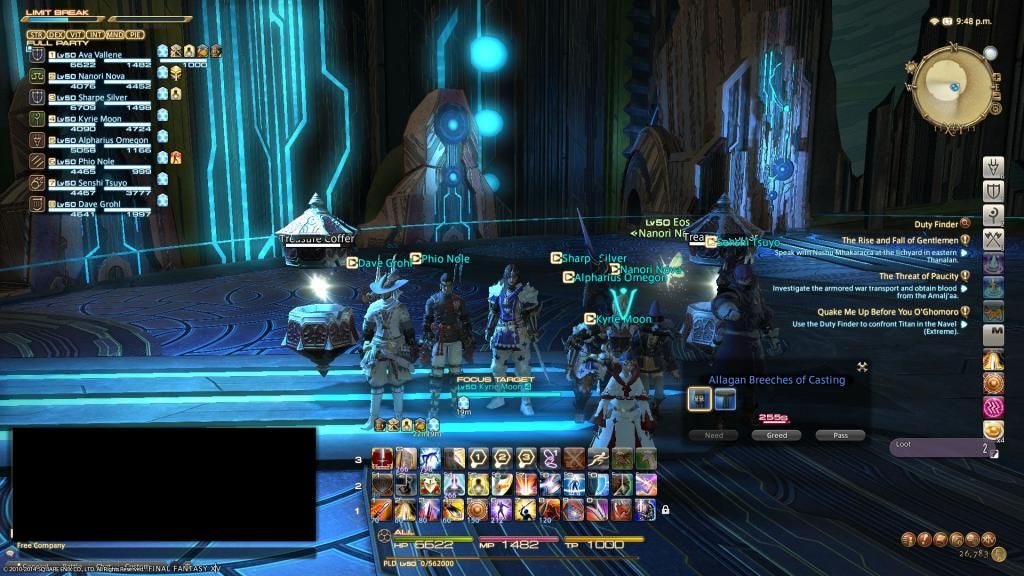Activate the Sprint running-figure ability
This screenshot has height=576, width=1024.
click(597, 459)
